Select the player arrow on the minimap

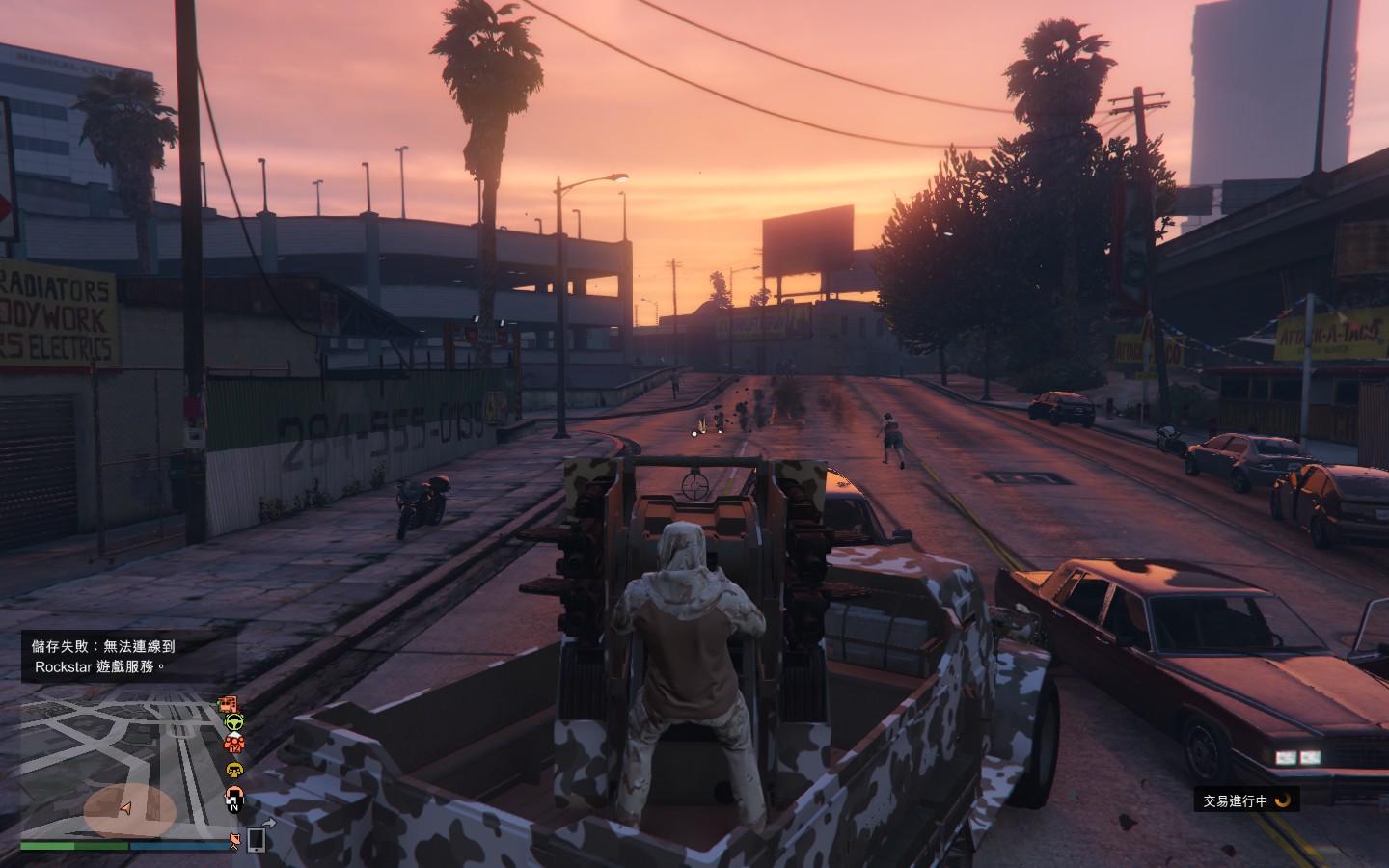tap(125, 808)
